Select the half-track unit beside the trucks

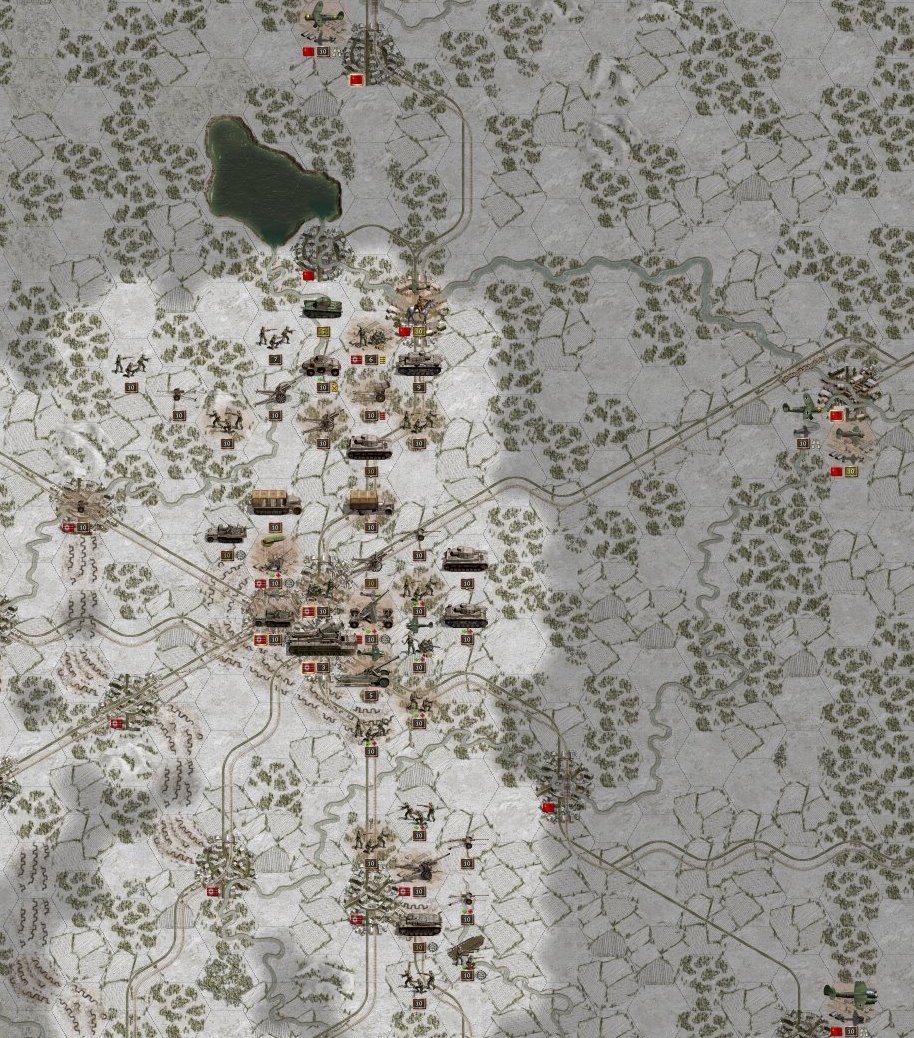[x=225, y=533]
